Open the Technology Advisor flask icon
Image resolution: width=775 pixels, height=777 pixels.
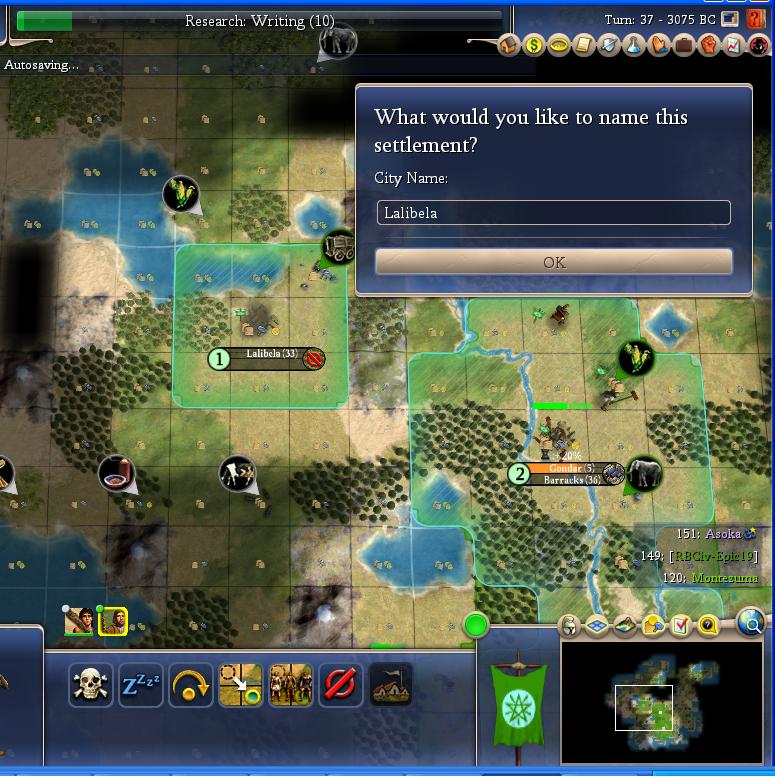pos(634,45)
